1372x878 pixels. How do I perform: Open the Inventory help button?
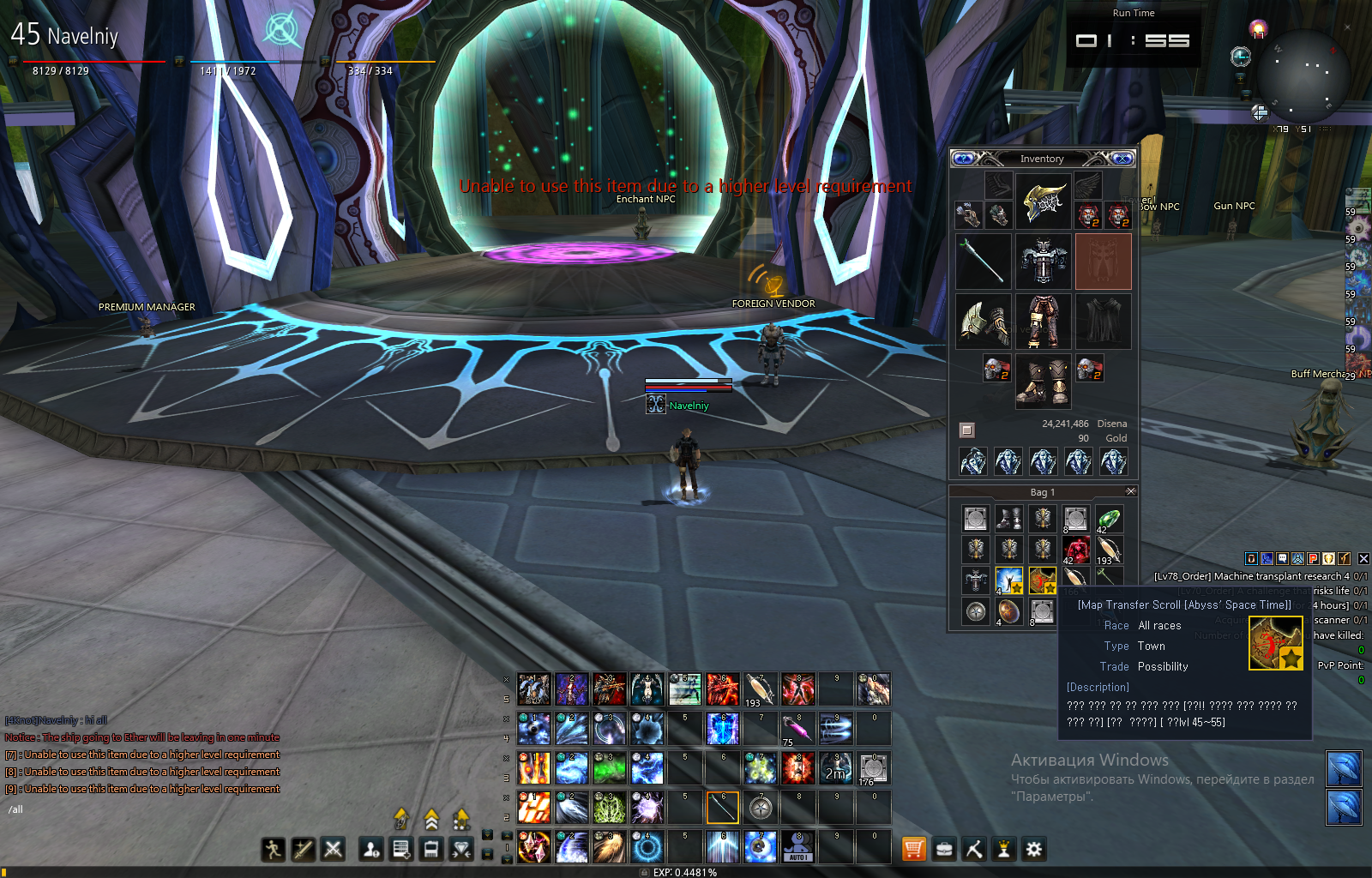(x=964, y=159)
